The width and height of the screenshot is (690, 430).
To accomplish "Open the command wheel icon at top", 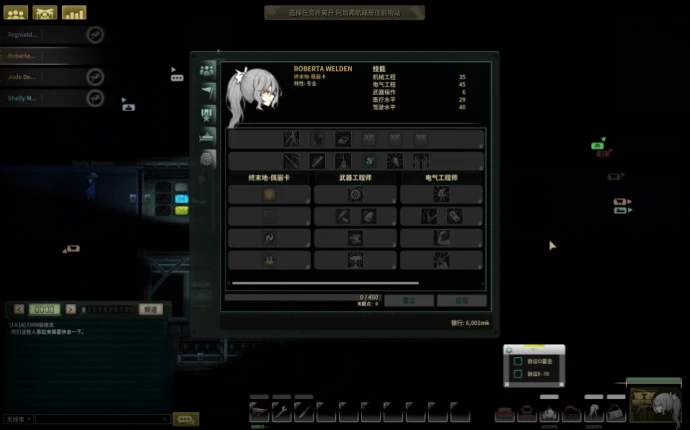I will tap(45, 13).
